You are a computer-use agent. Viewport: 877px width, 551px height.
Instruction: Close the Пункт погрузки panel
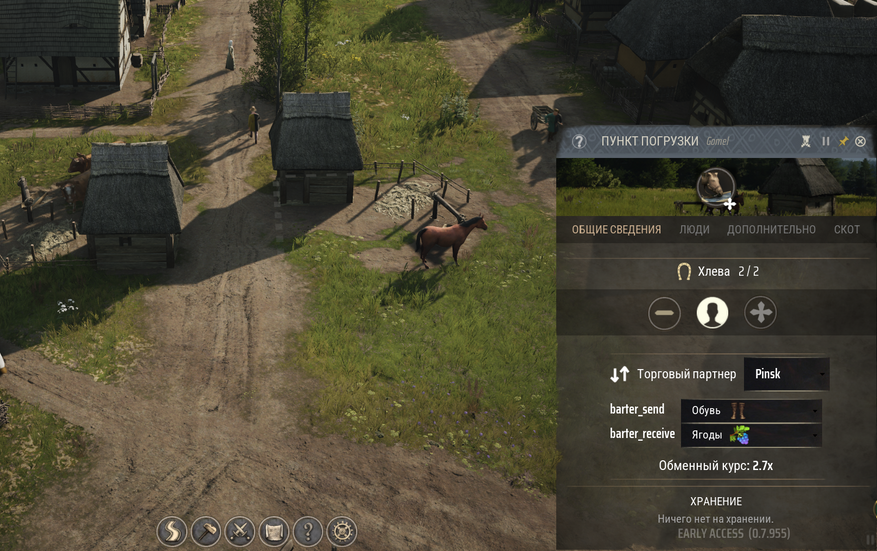860,142
